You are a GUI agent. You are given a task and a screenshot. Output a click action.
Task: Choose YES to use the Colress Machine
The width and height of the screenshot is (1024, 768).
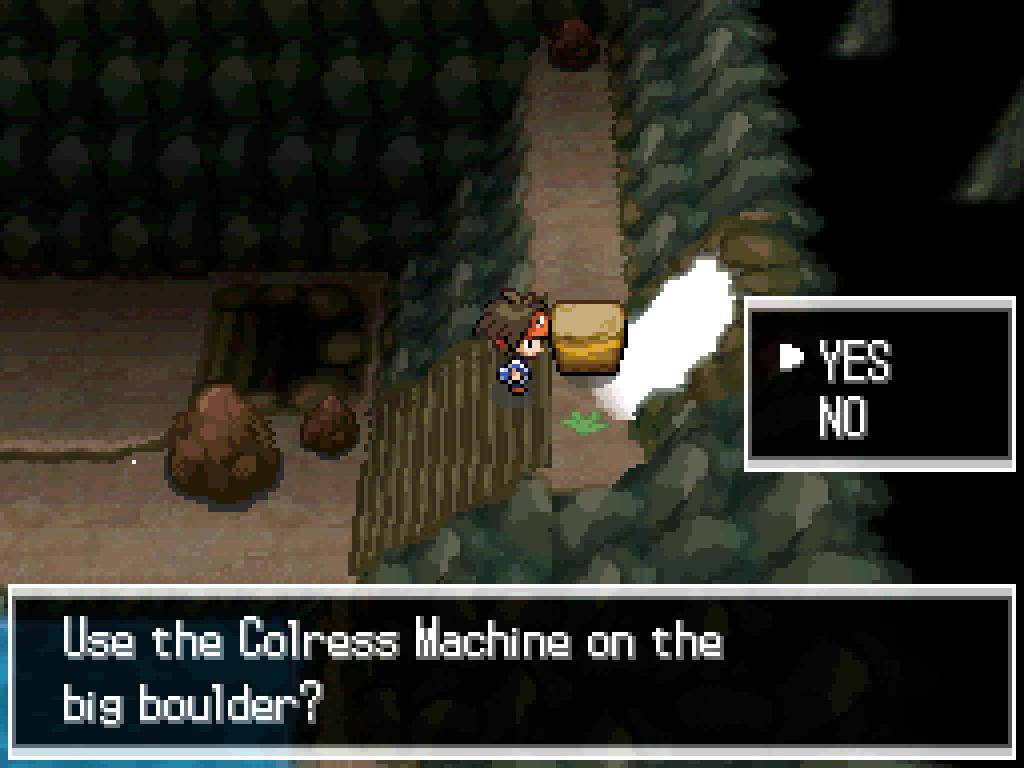point(853,361)
